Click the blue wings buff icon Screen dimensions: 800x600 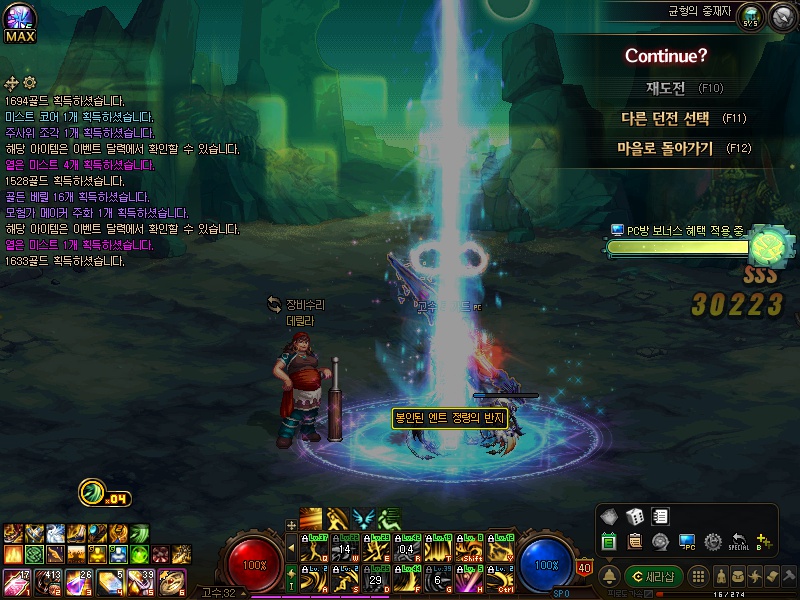(364, 518)
